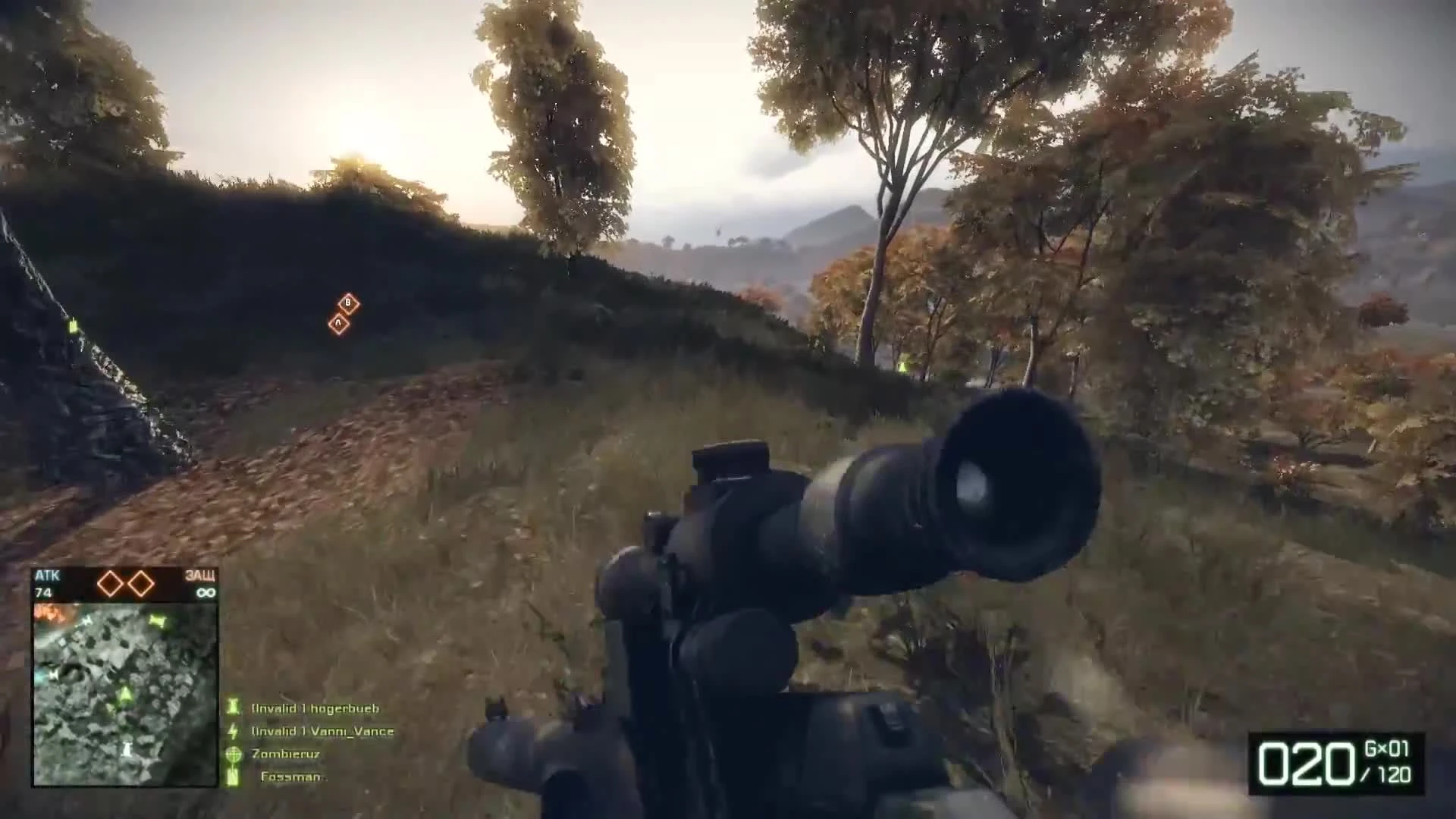Select the ЗАЩ team label on the minimap

click(x=200, y=575)
